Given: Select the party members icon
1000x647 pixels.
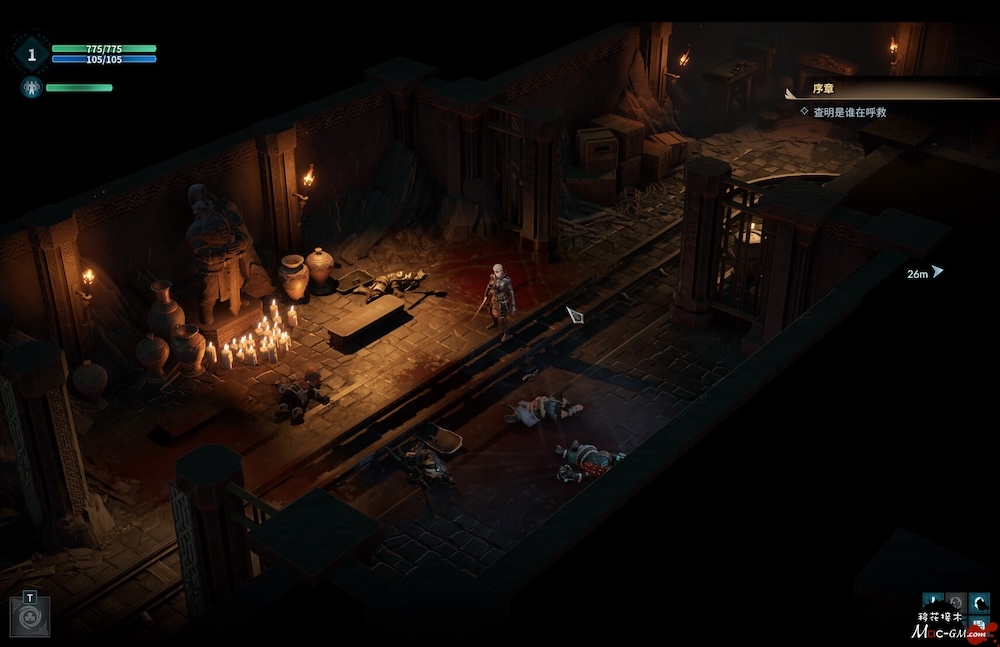Looking at the screenshot, I should pyautogui.click(x=31, y=87).
